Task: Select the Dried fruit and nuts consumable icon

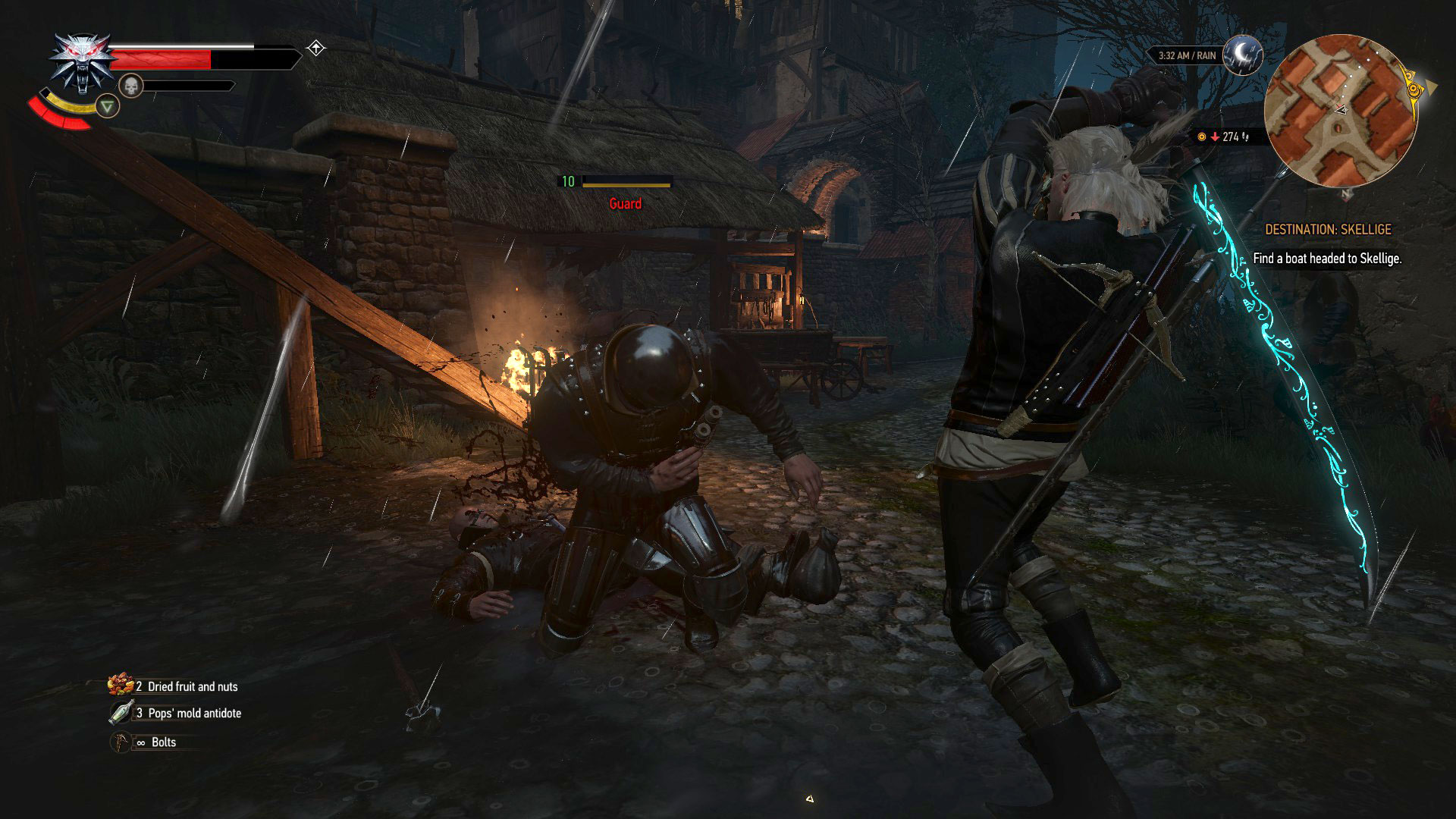Action: pyautogui.click(x=119, y=686)
